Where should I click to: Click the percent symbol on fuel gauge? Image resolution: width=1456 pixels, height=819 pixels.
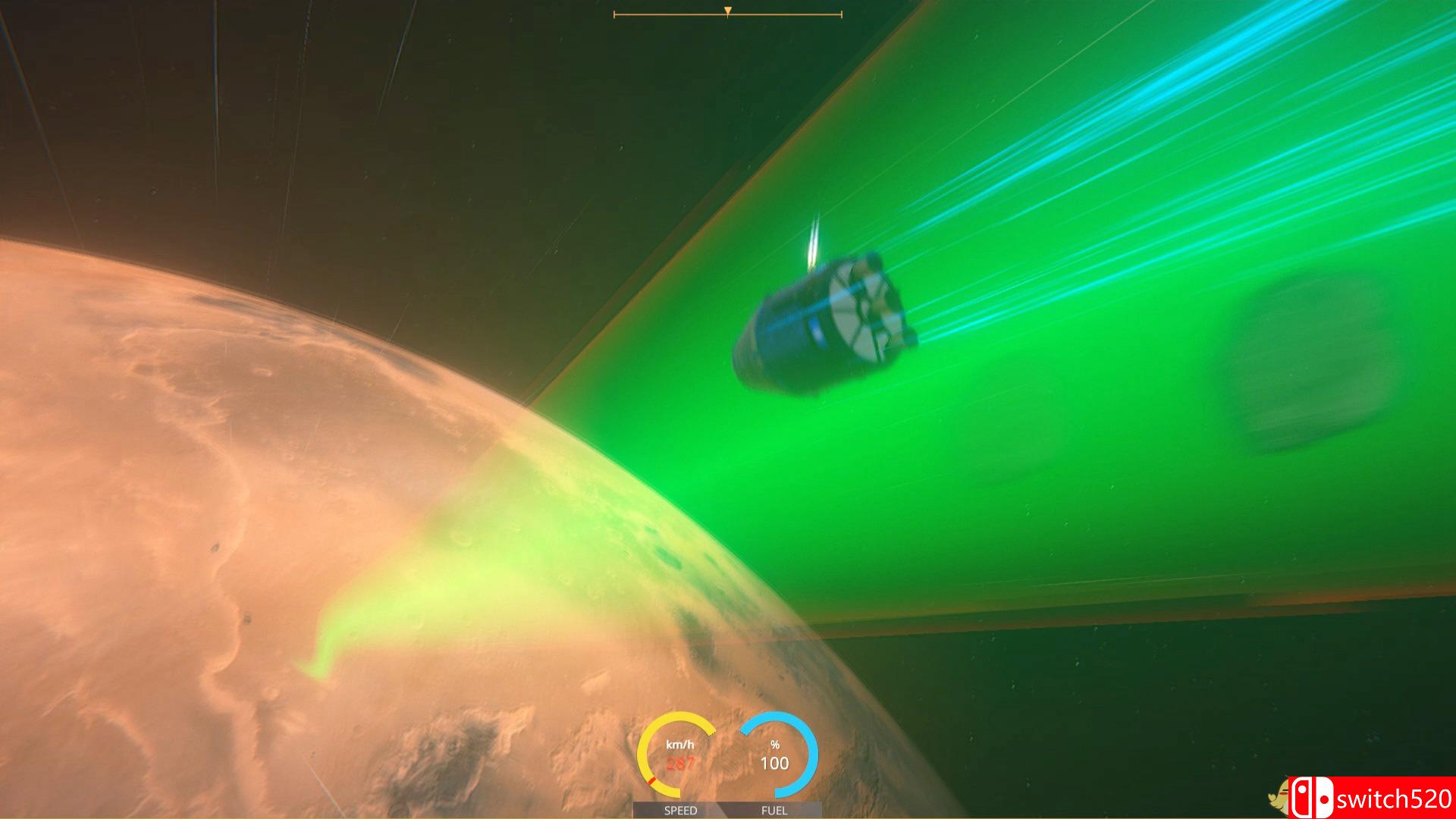coord(775,745)
